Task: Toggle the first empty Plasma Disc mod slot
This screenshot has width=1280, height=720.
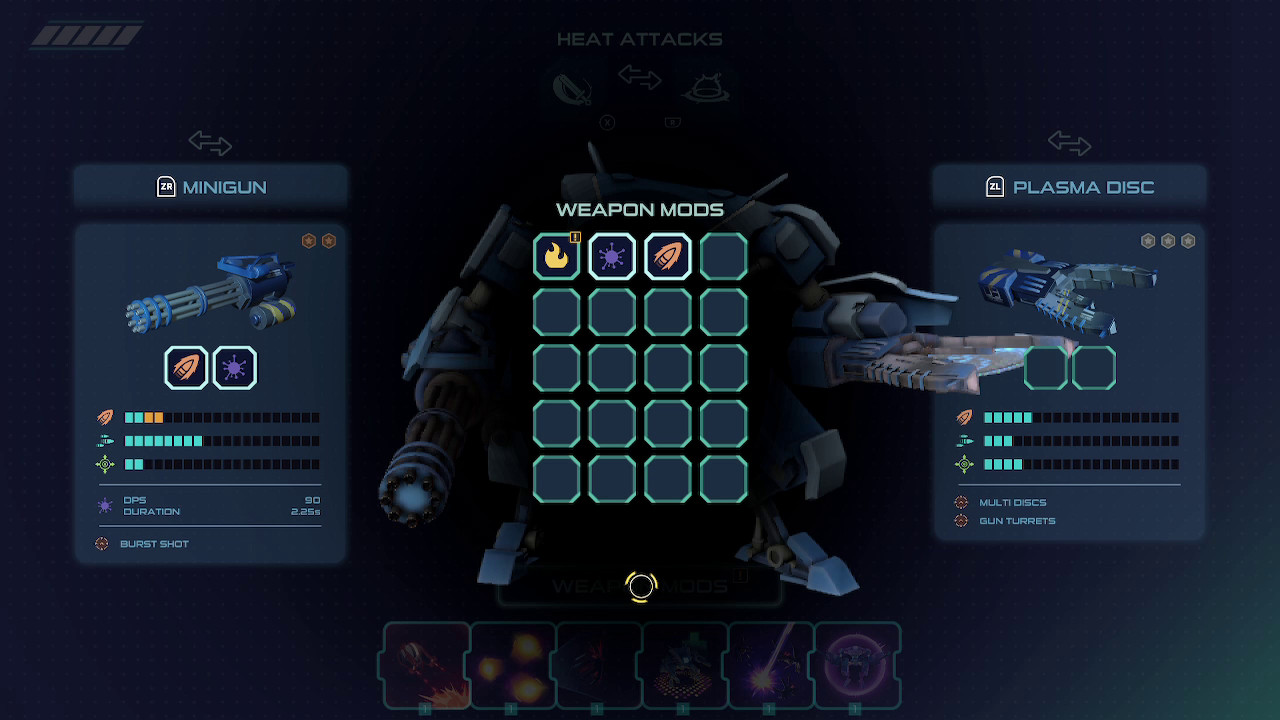Action: tap(1044, 367)
